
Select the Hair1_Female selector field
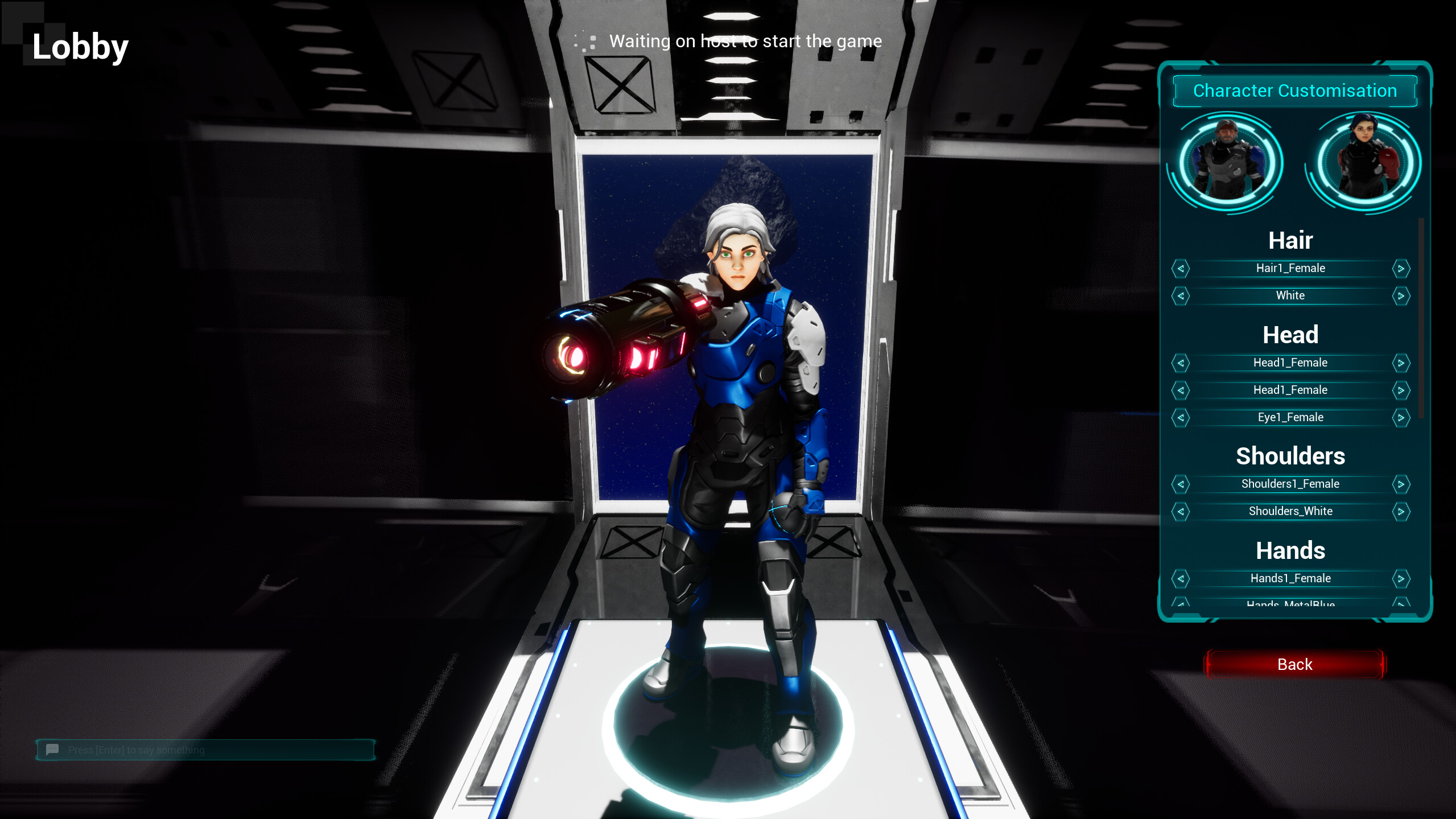tap(1292, 268)
